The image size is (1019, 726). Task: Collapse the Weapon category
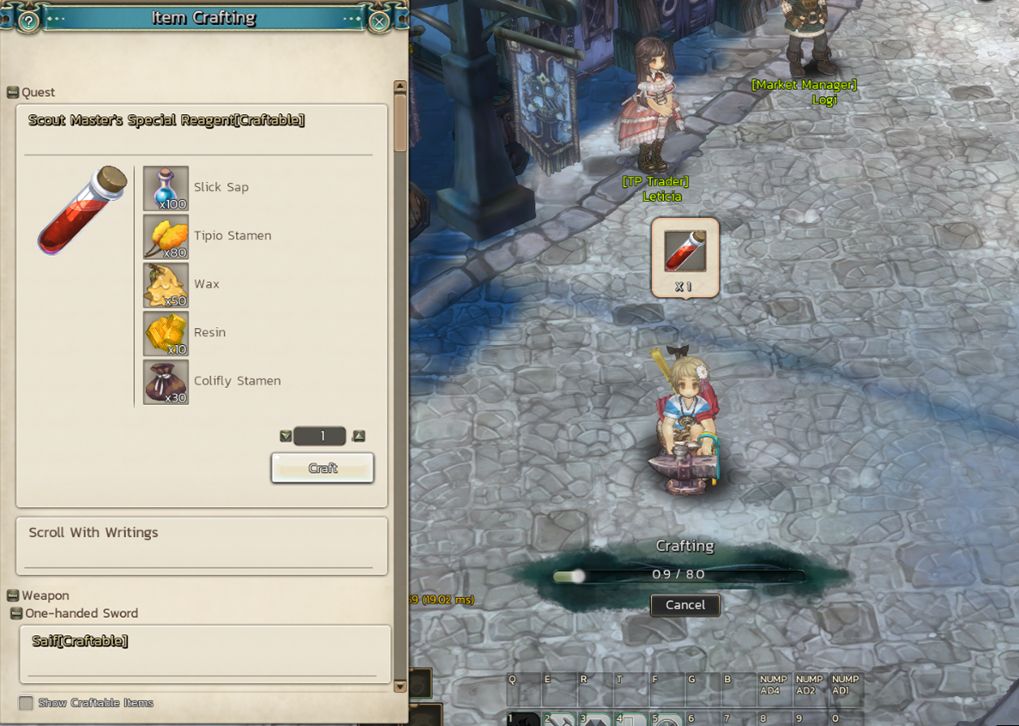[x=13, y=596]
